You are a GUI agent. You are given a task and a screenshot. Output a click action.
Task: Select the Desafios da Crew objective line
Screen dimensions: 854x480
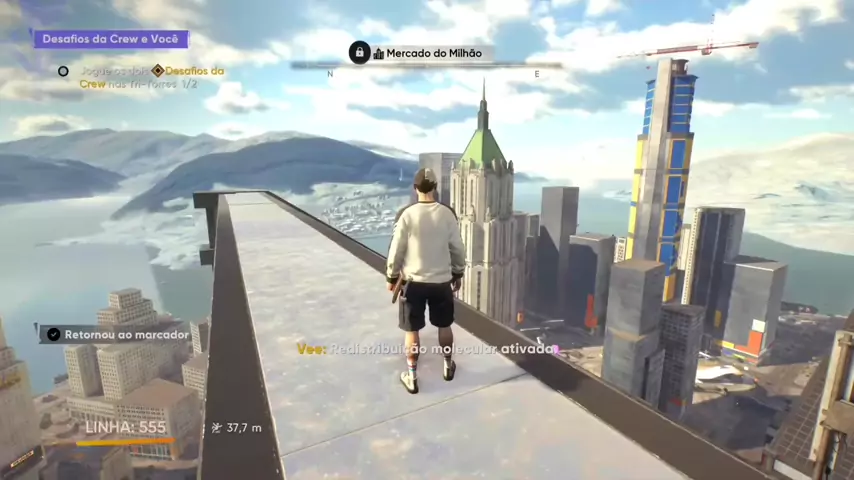coord(150,77)
